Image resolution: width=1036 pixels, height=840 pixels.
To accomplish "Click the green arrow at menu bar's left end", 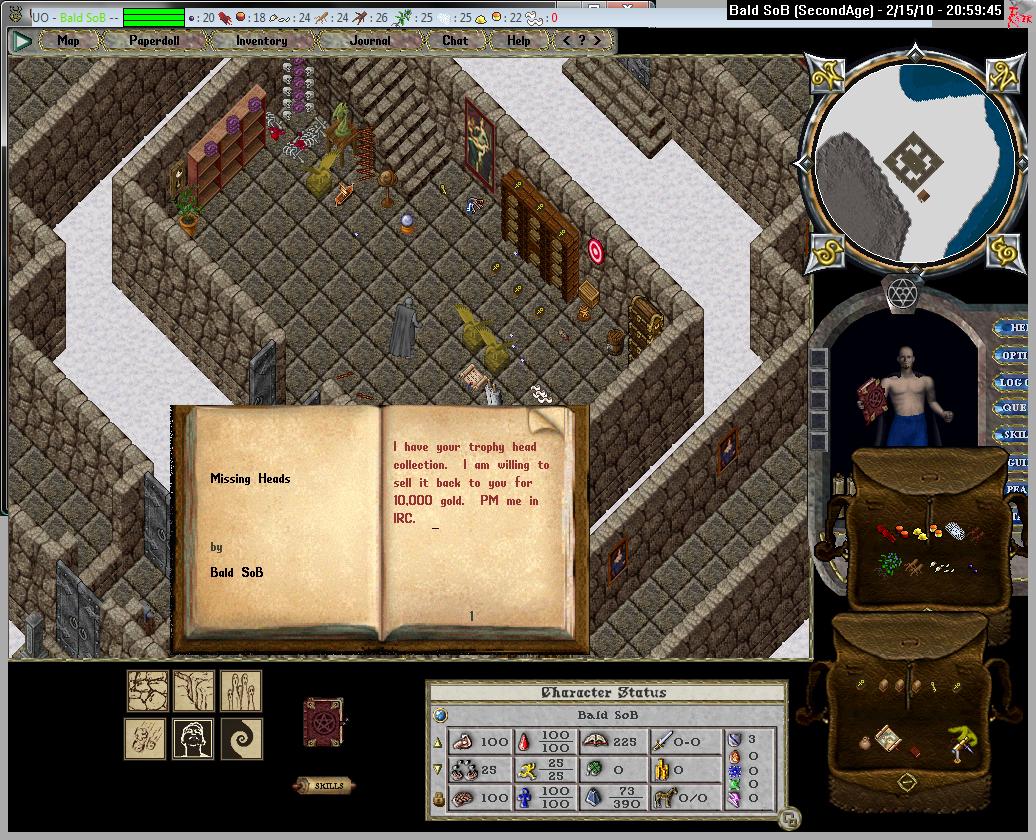I will (22, 41).
